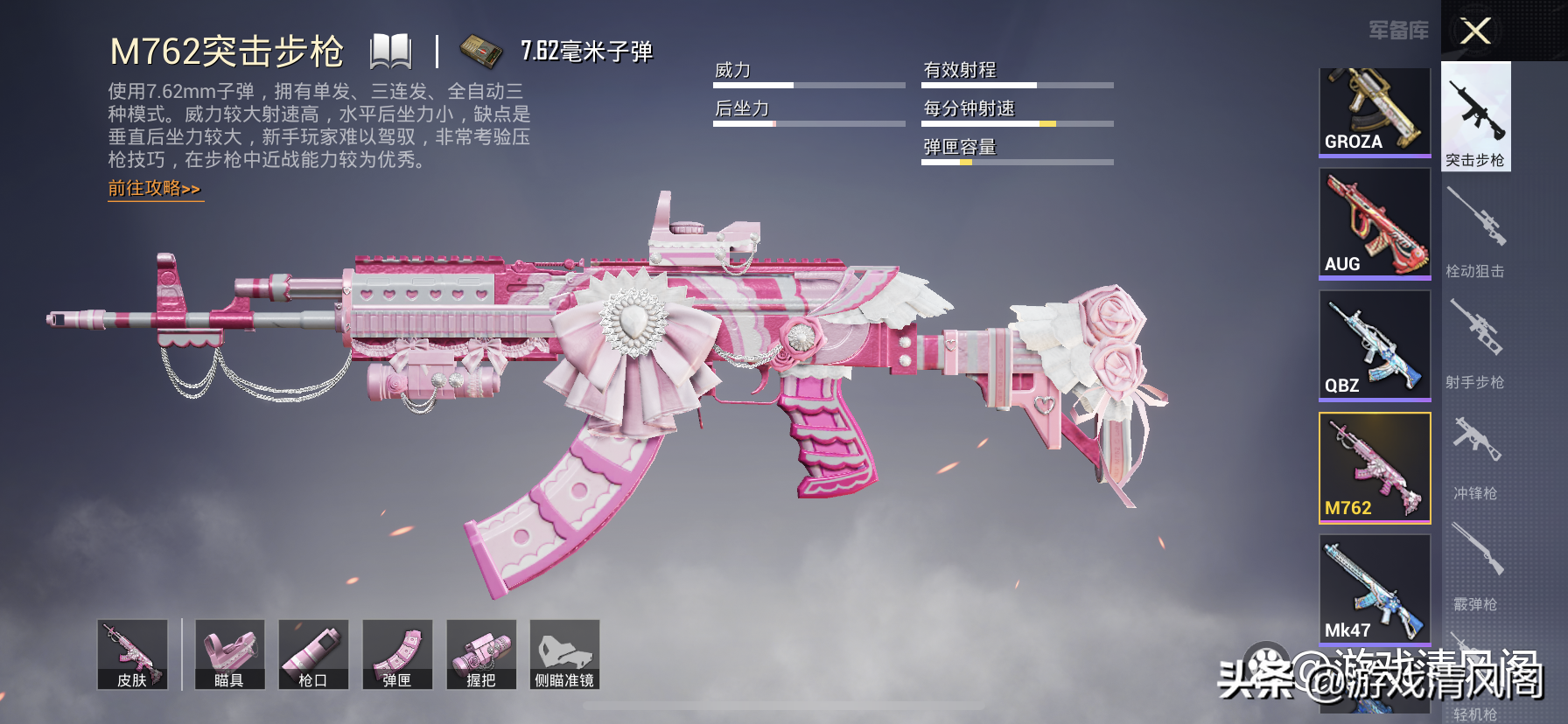Open the weapon encyclopedia book icon
This screenshot has width=1568, height=724.
pyautogui.click(x=390, y=52)
